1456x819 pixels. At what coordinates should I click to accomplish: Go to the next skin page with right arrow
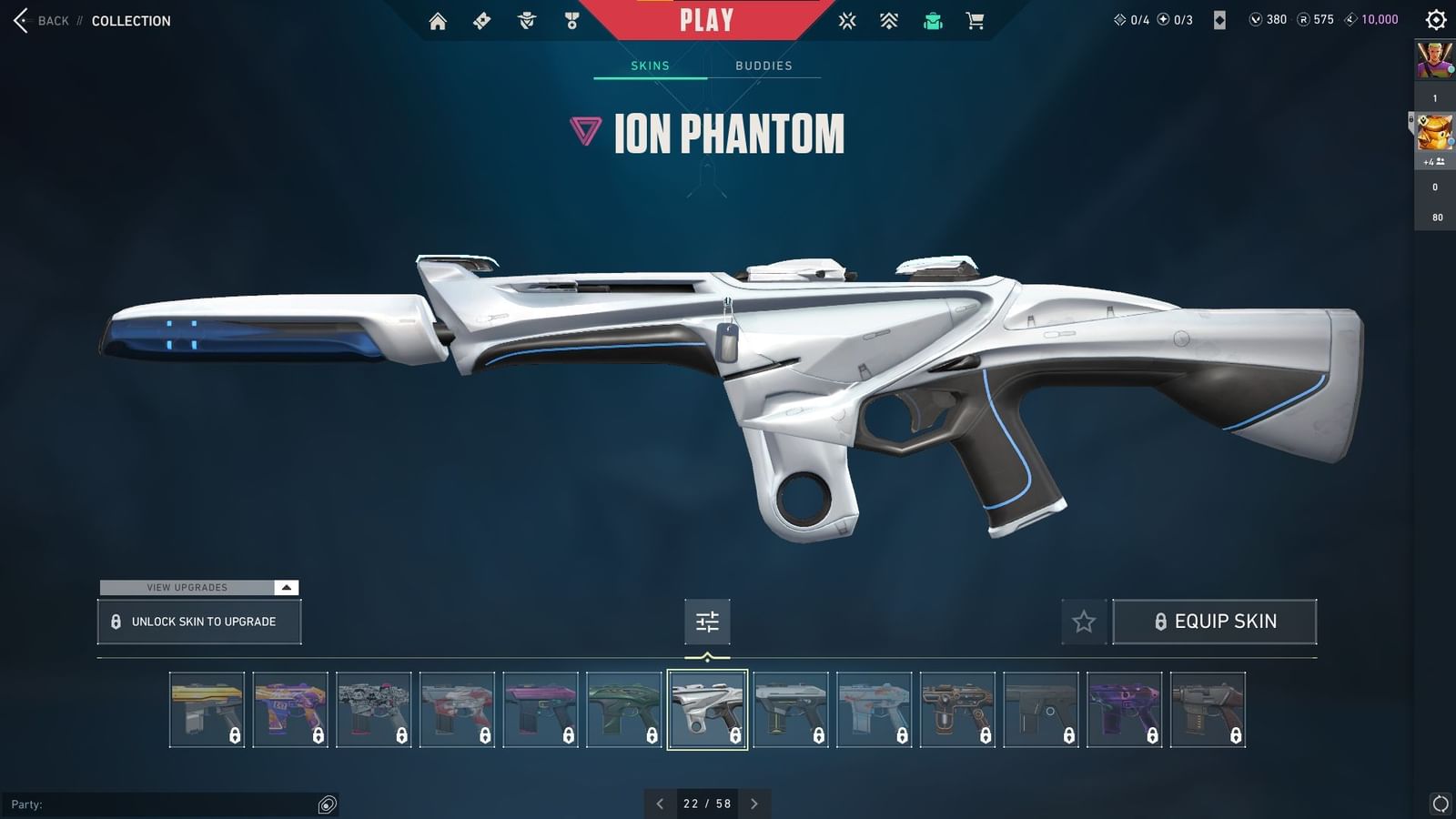pyautogui.click(x=754, y=804)
